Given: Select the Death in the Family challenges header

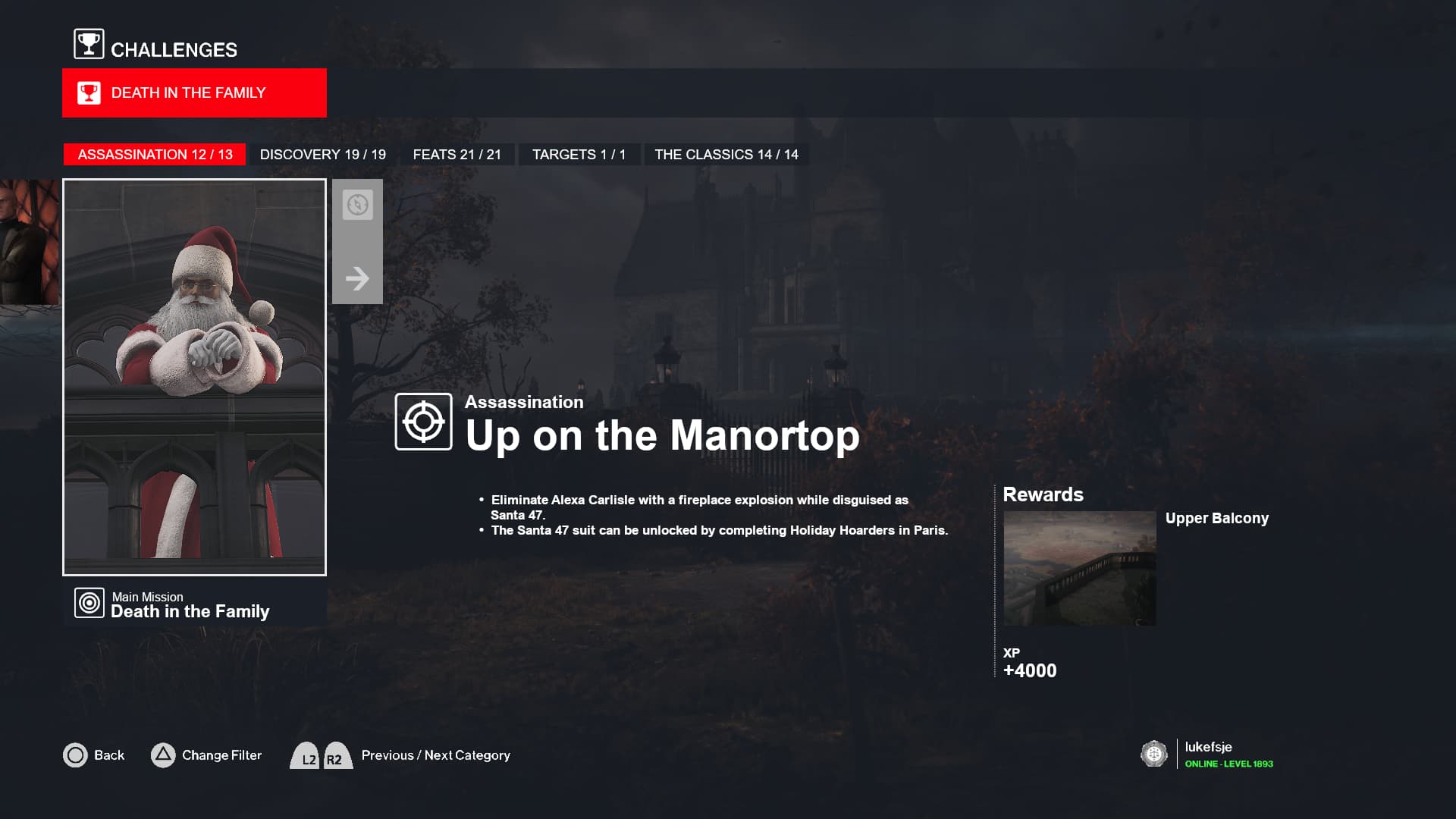Looking at the screenshot, I should 194,93.
